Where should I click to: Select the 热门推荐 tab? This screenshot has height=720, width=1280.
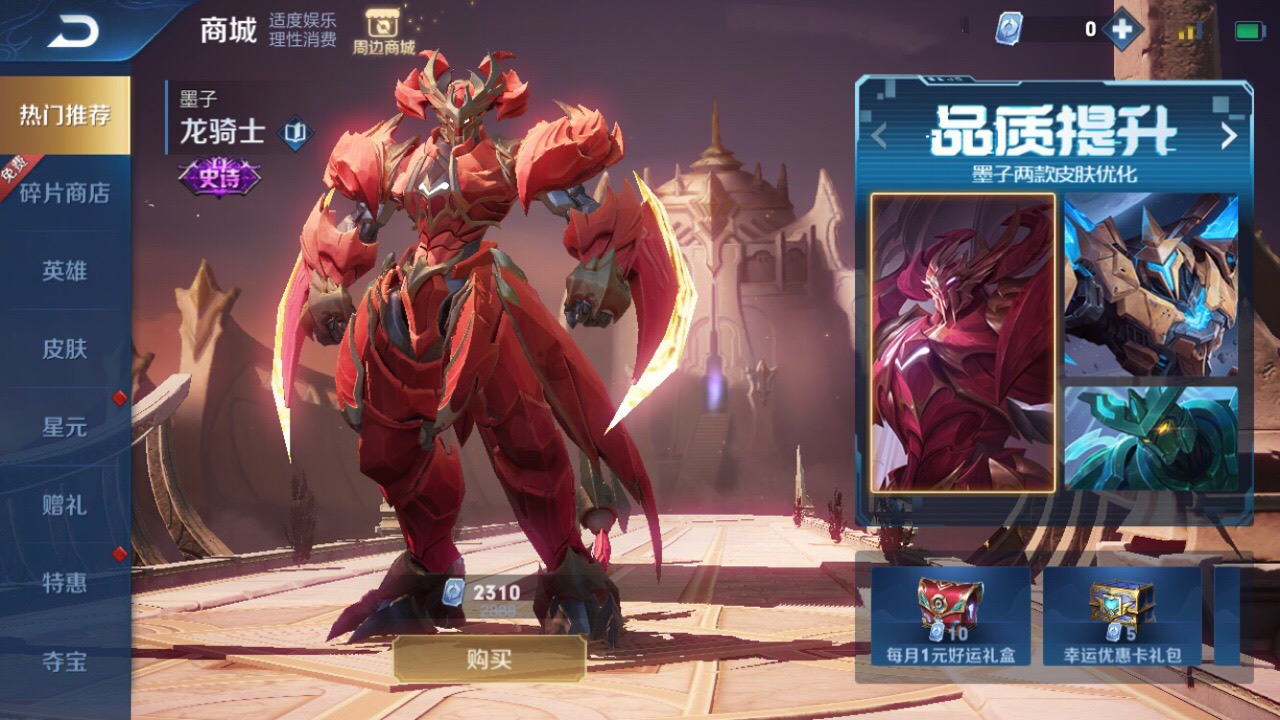(65, 115)
